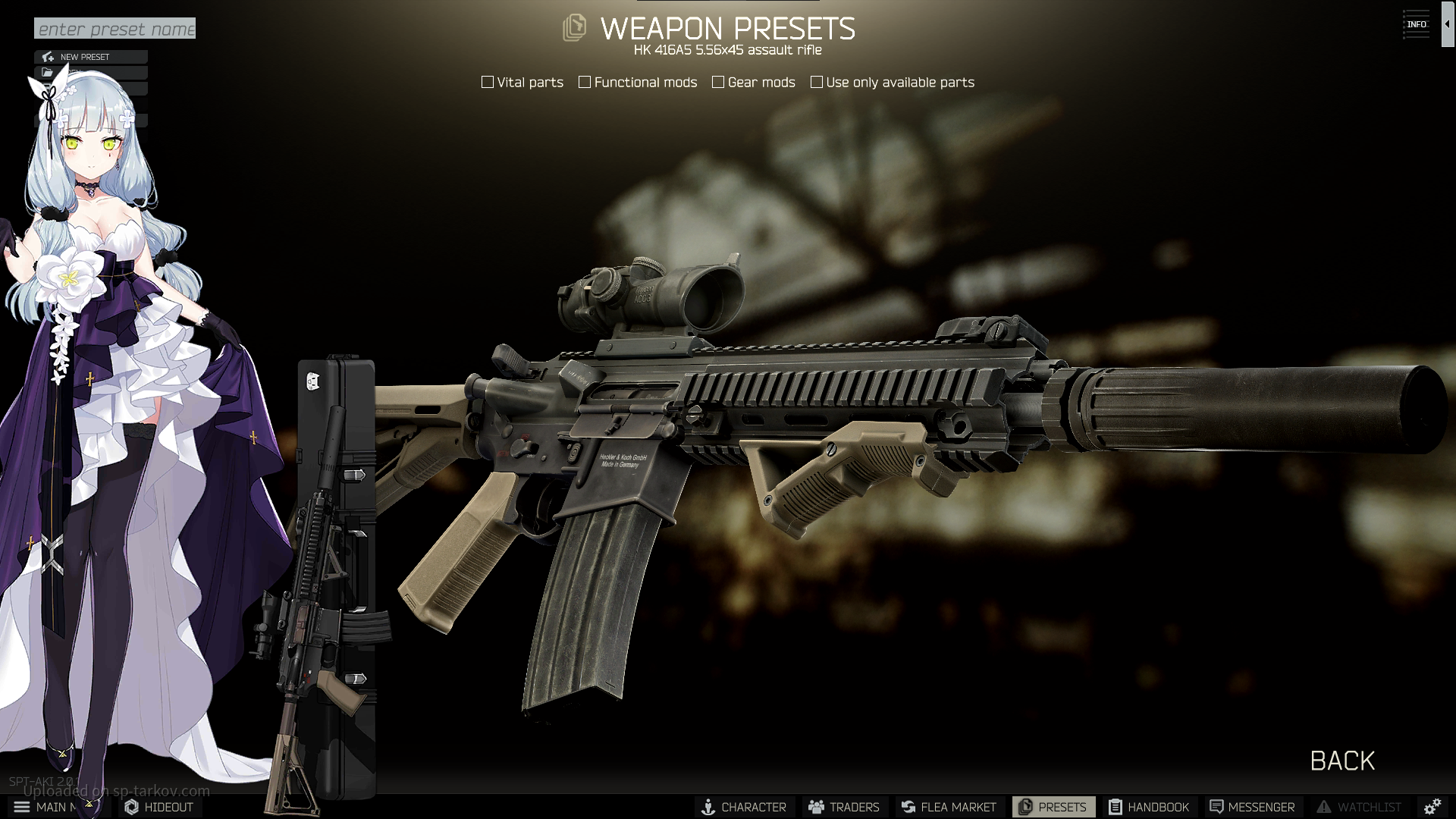Select the Presets tab
The image size is (1456, 819).
[1053, 807]
